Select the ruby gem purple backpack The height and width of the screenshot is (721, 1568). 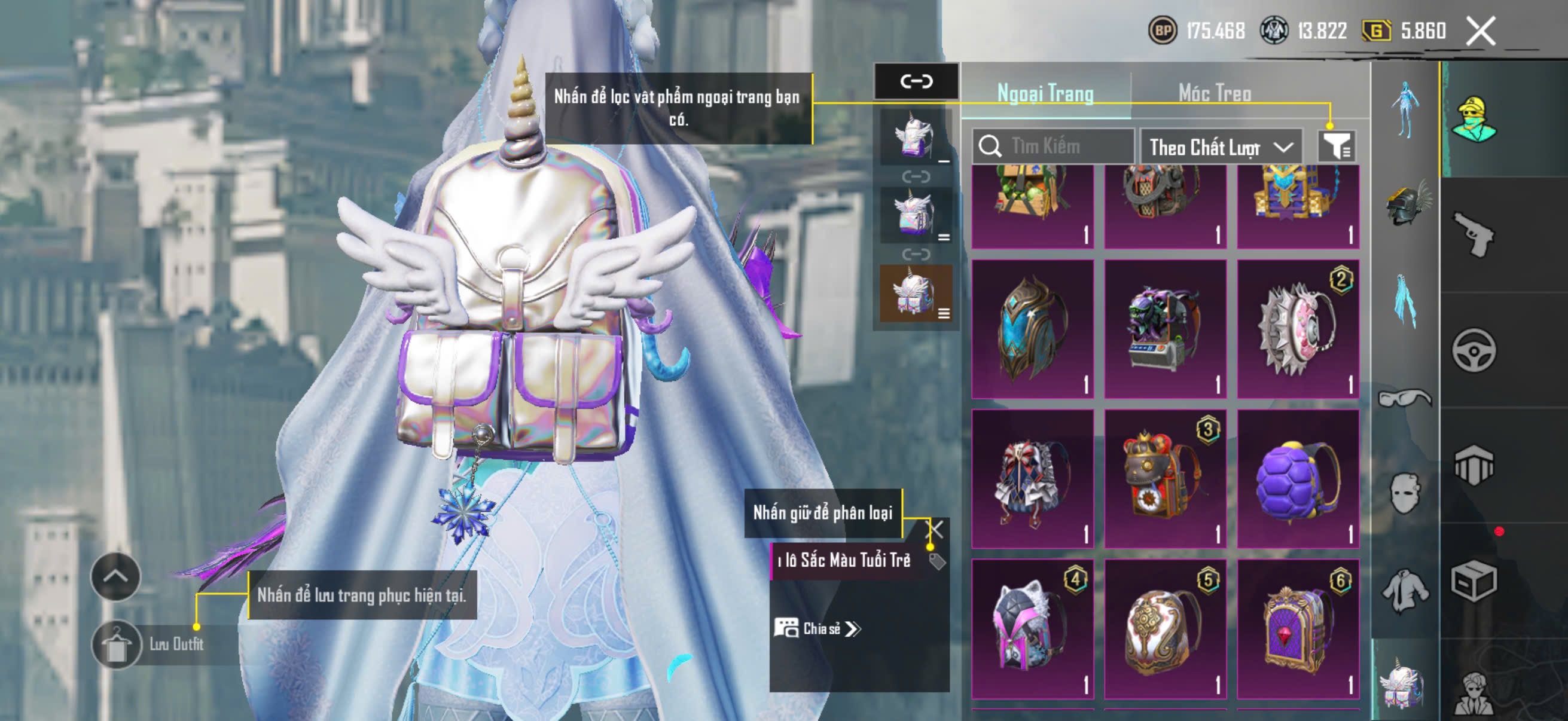click(1298, 628)
